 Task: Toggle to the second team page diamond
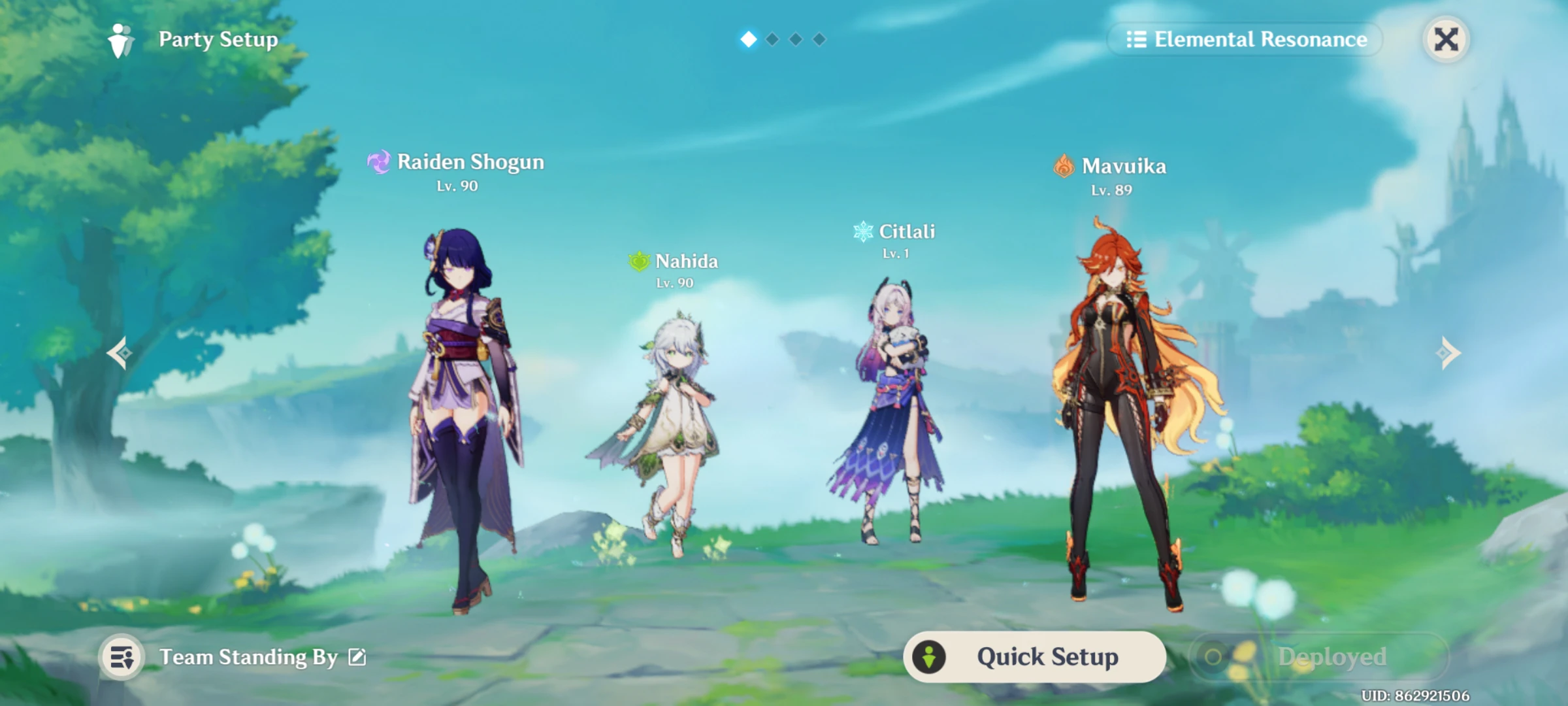773,39
